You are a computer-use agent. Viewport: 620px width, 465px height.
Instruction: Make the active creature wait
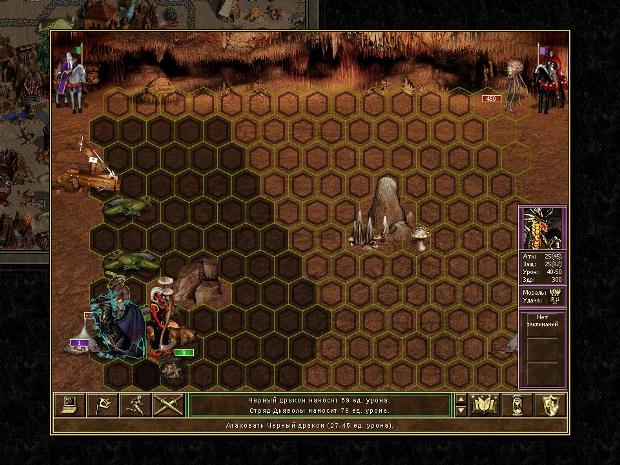click(x=518, y=405)
